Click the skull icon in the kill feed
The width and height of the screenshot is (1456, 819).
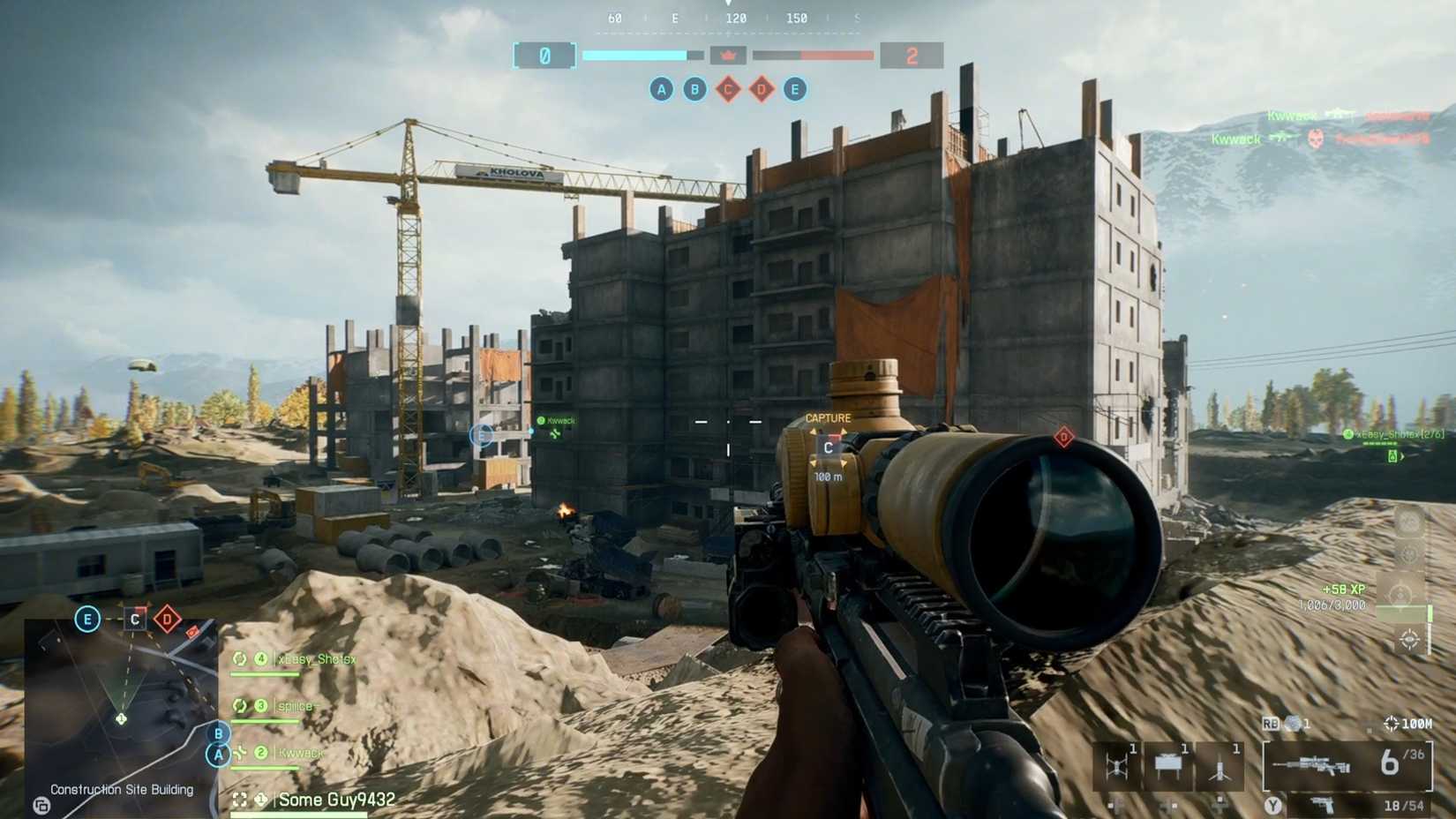tap(1314, 140)
